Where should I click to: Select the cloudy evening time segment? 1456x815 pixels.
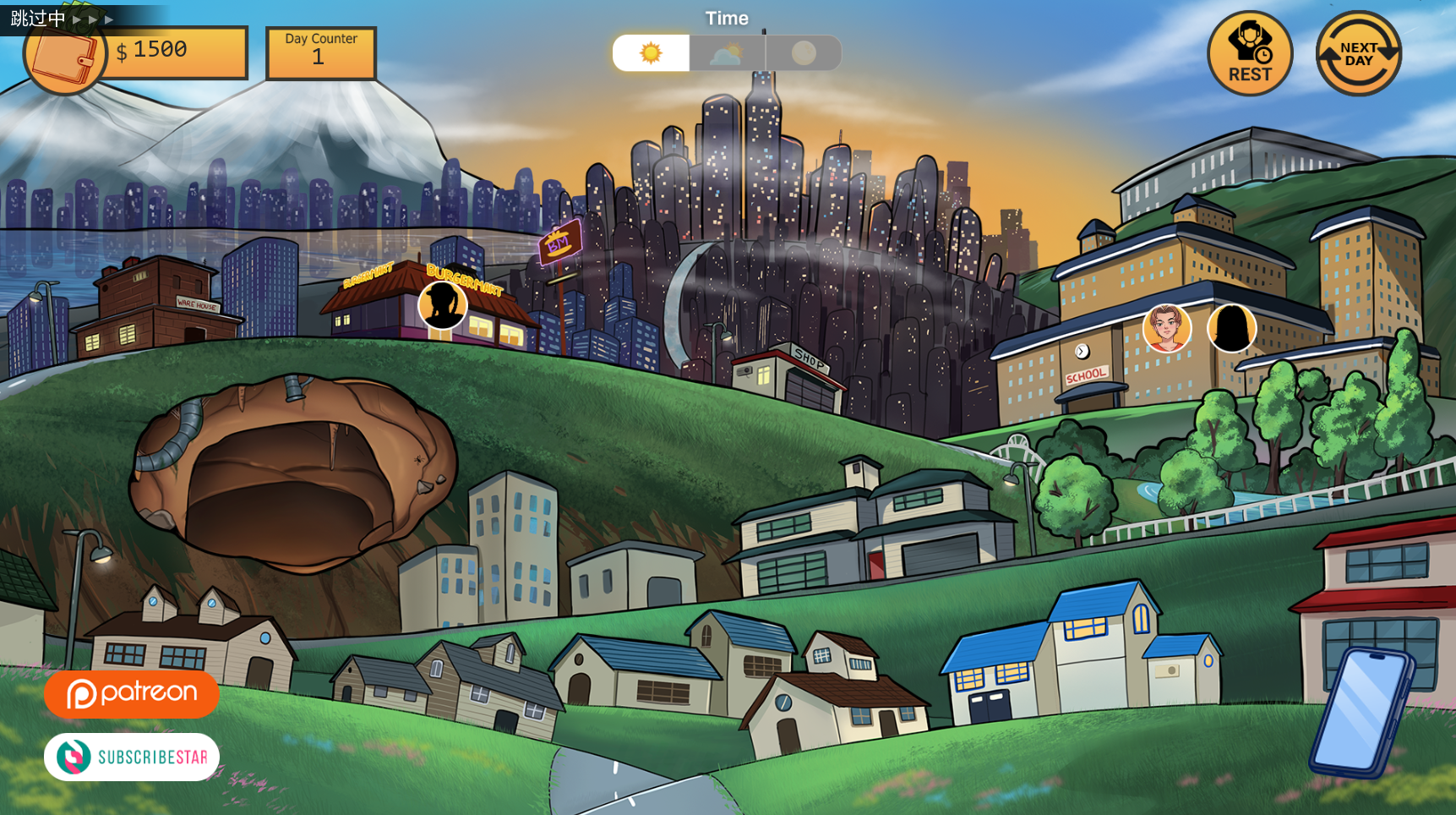click(x=727, y=53)
